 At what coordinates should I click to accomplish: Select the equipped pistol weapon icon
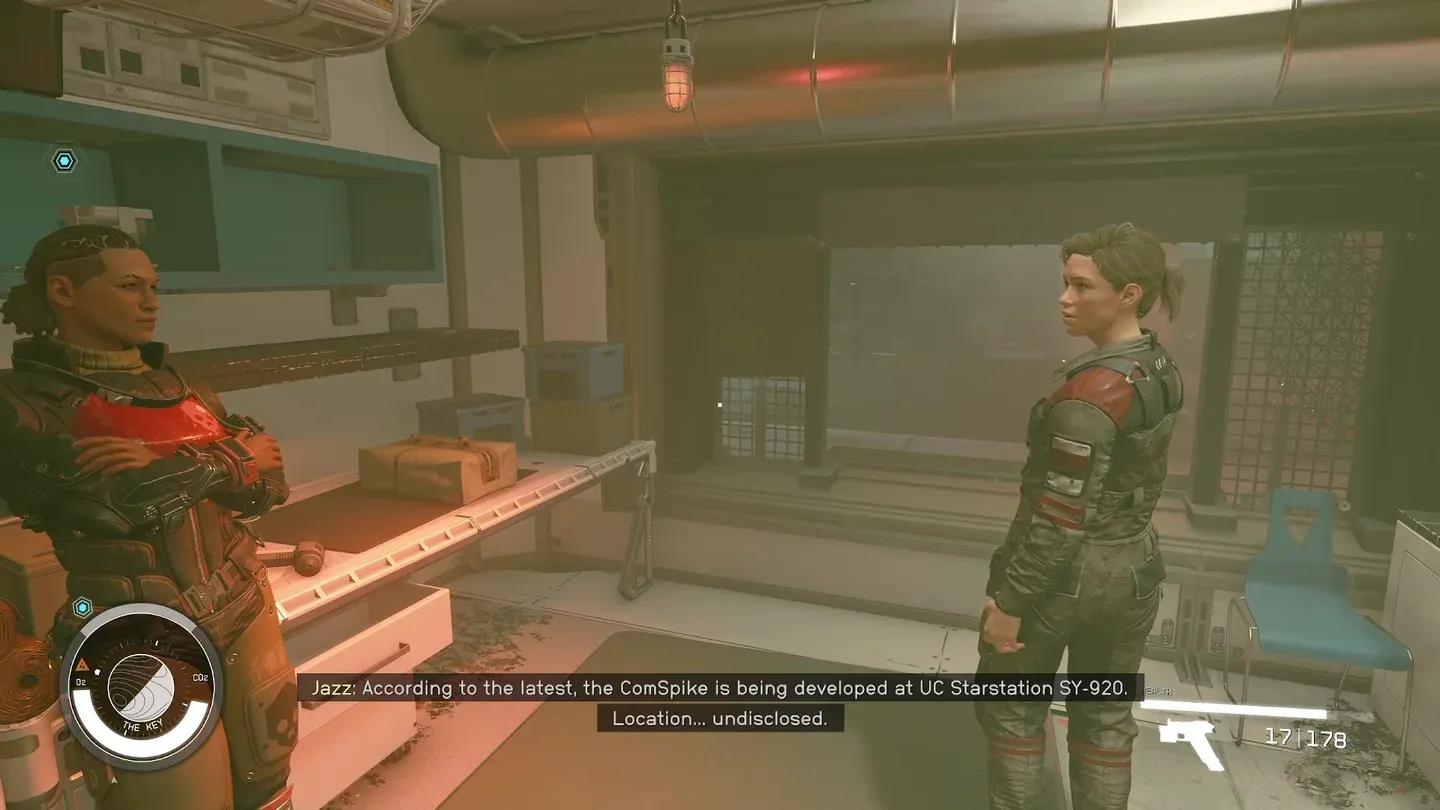pos(1193,742)
